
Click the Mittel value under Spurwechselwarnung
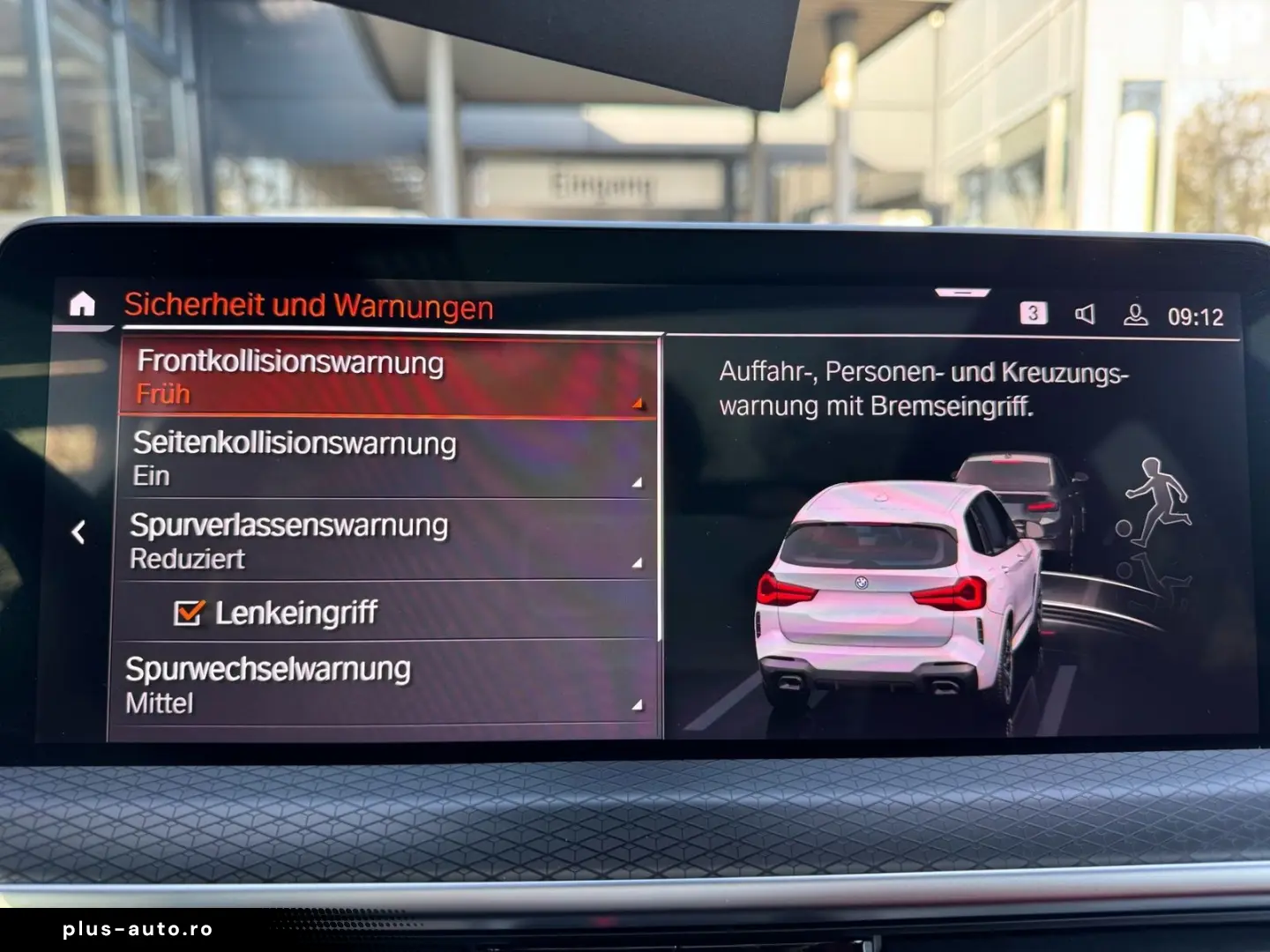159,703
